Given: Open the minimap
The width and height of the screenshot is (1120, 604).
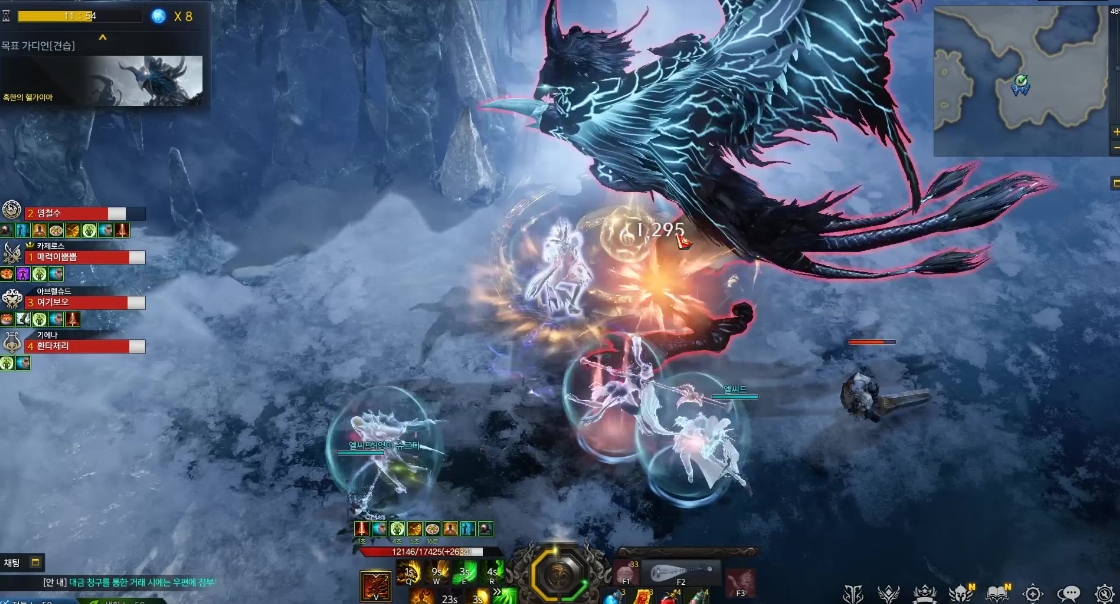Looking at the screenshot, I should pyautogui.click(x=1021, y=82).
